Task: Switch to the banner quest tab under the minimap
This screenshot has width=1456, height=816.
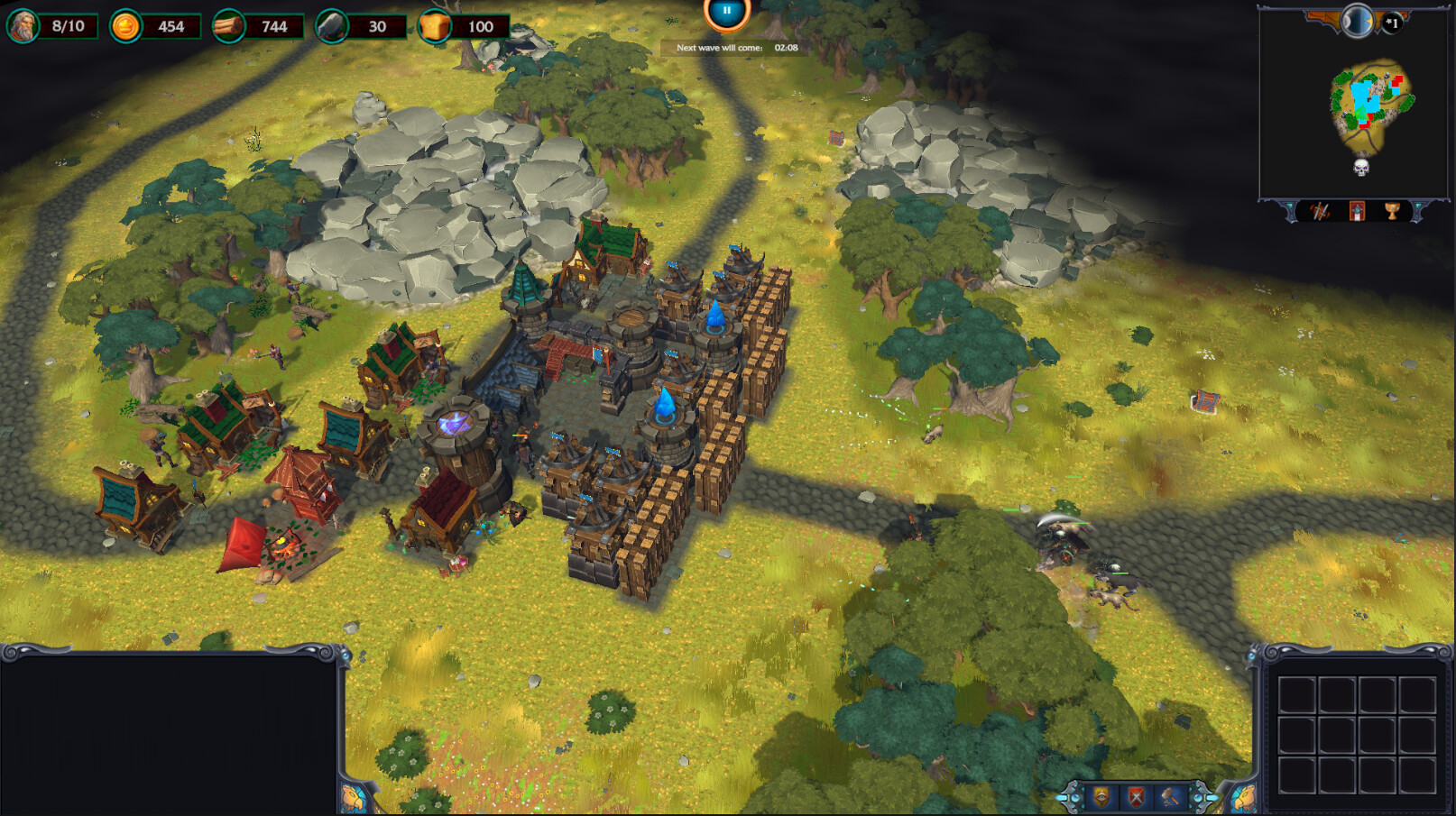Action: [1357, 211]
